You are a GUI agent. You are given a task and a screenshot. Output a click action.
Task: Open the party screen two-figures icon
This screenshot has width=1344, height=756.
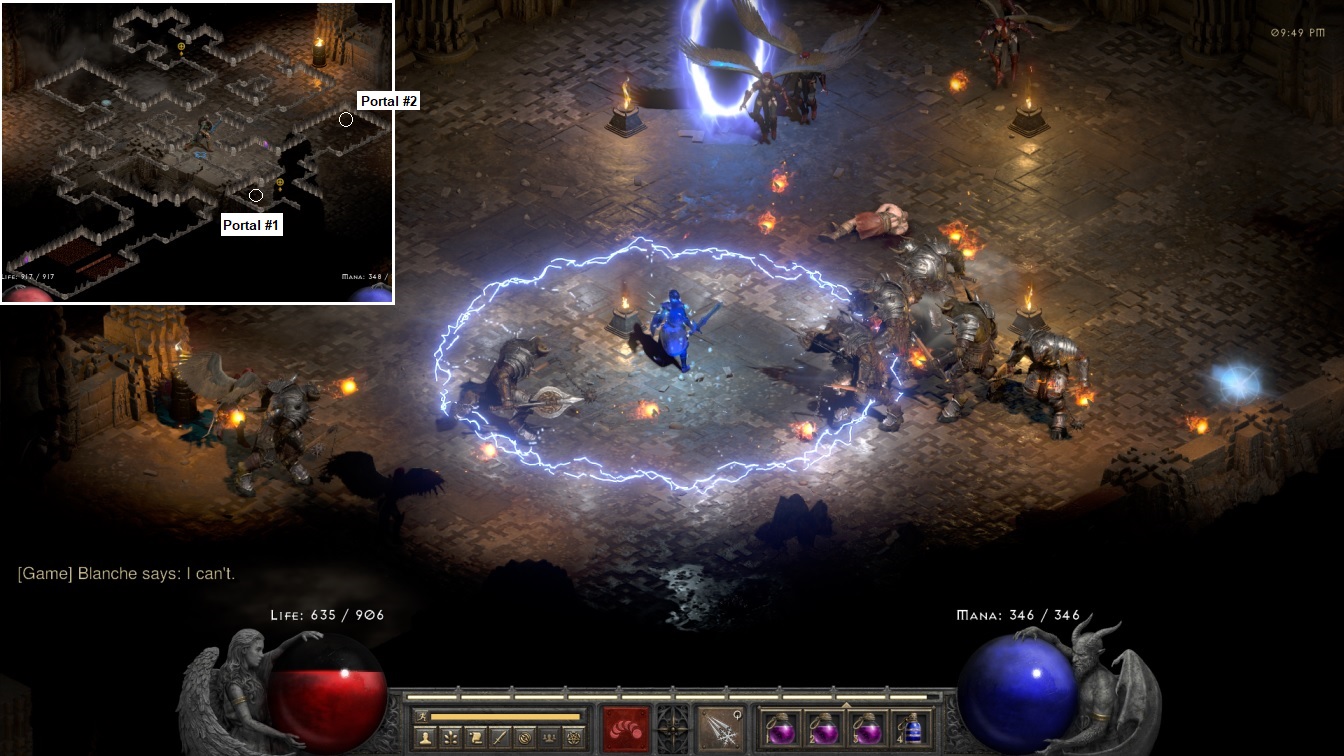coord(551,737)
